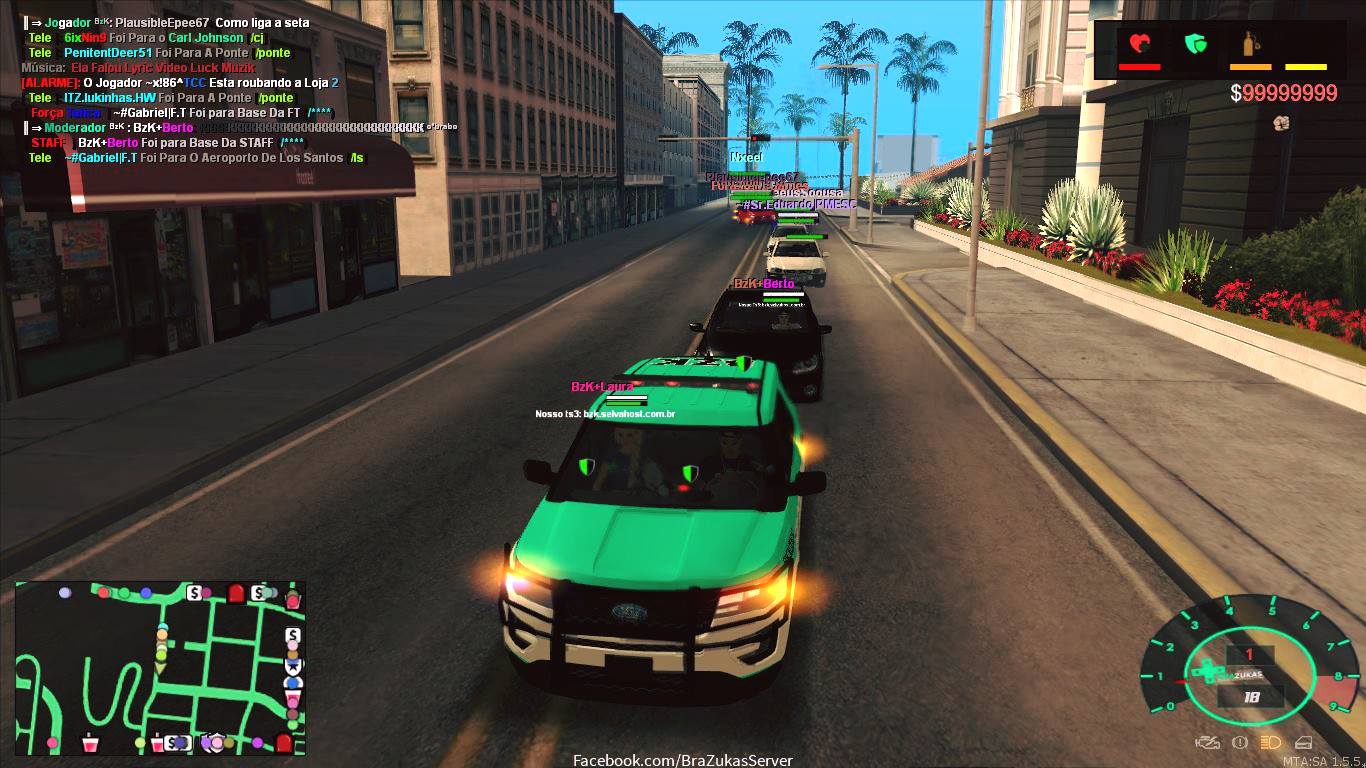Open the street minimap

point(160,668)
